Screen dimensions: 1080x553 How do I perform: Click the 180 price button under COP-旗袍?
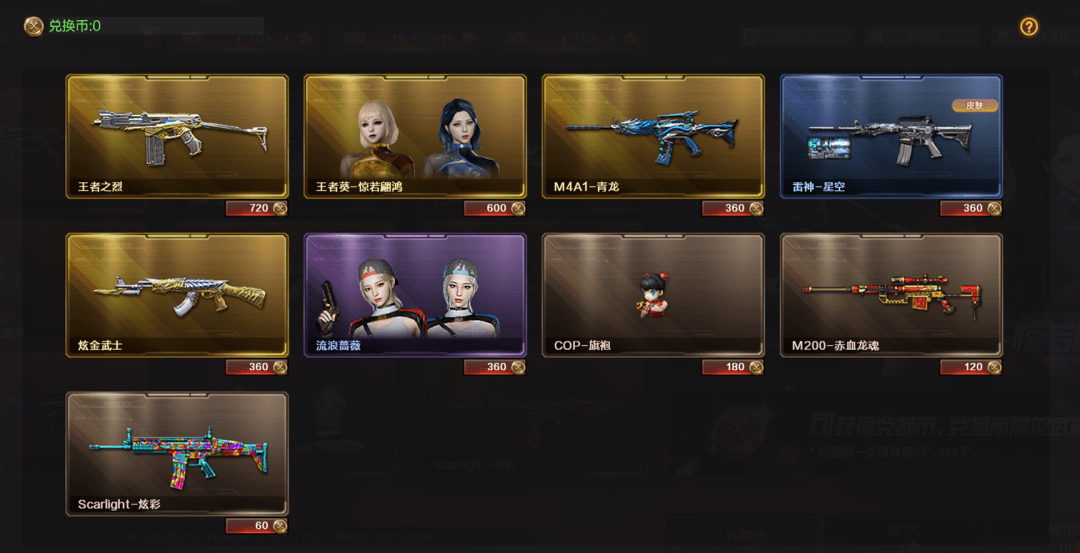(x=733, y=367)
